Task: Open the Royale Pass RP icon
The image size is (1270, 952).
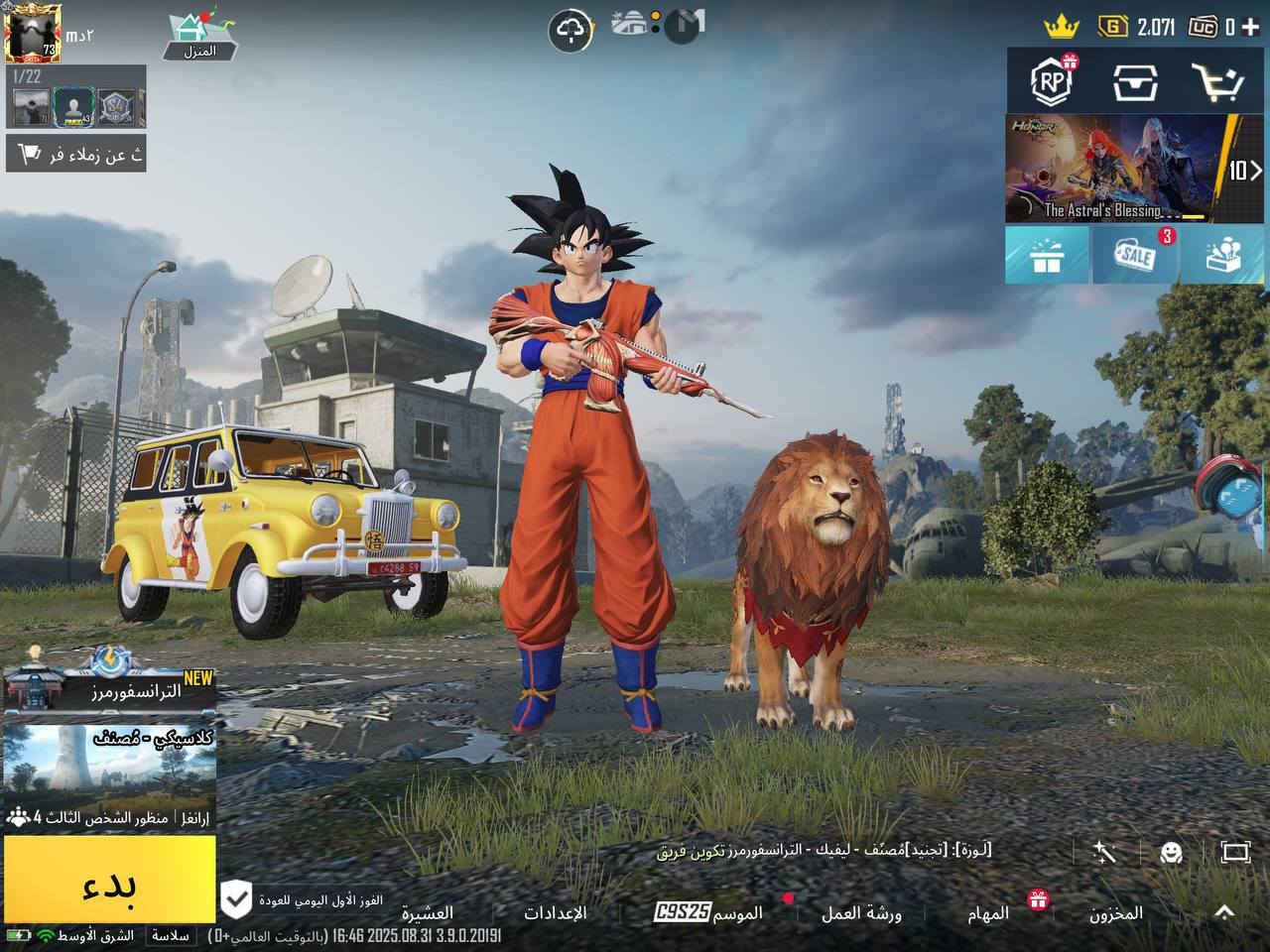Action: pyautogui.click(x=1051, y=81)
